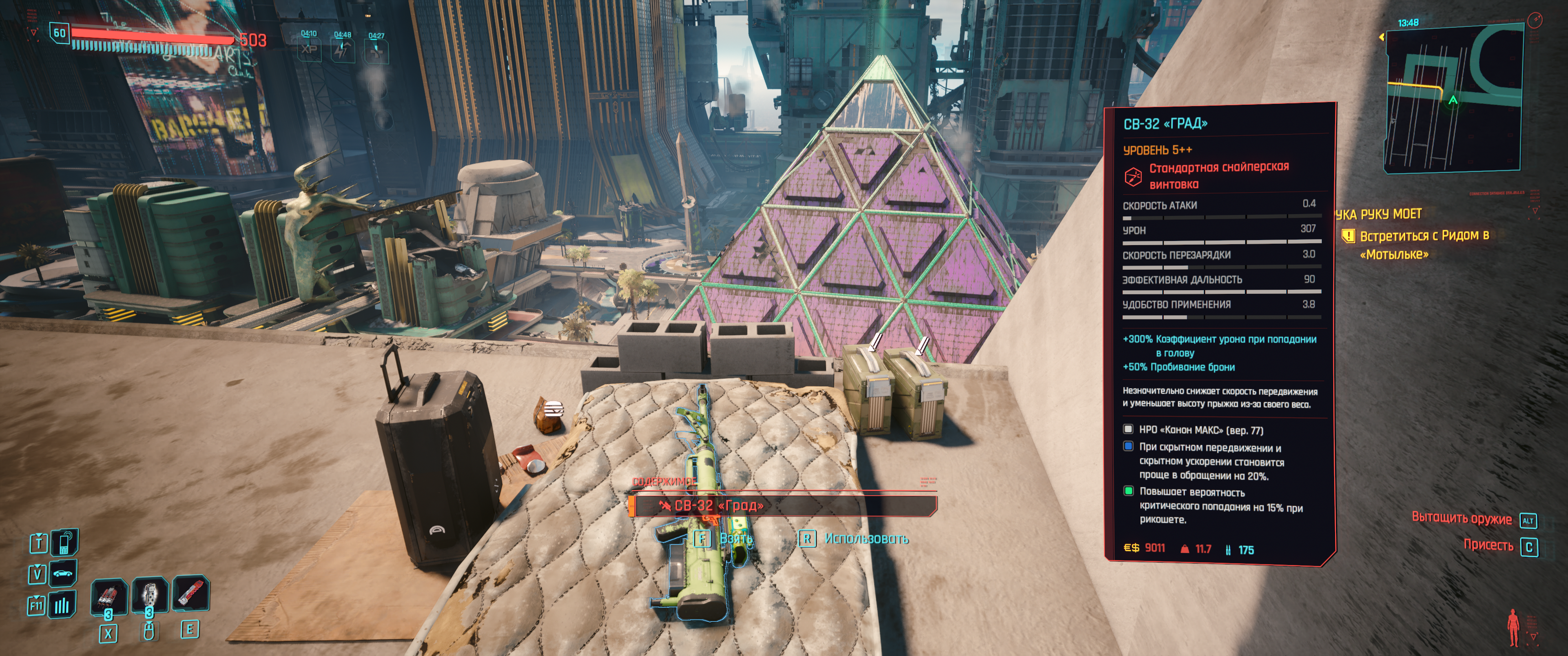Image resolution: width=1568 pixels, height=656 pixels.
Task: Select the СВ-32 «Град» loot entry
Action: pyautogui.click(x=783, y=505)
